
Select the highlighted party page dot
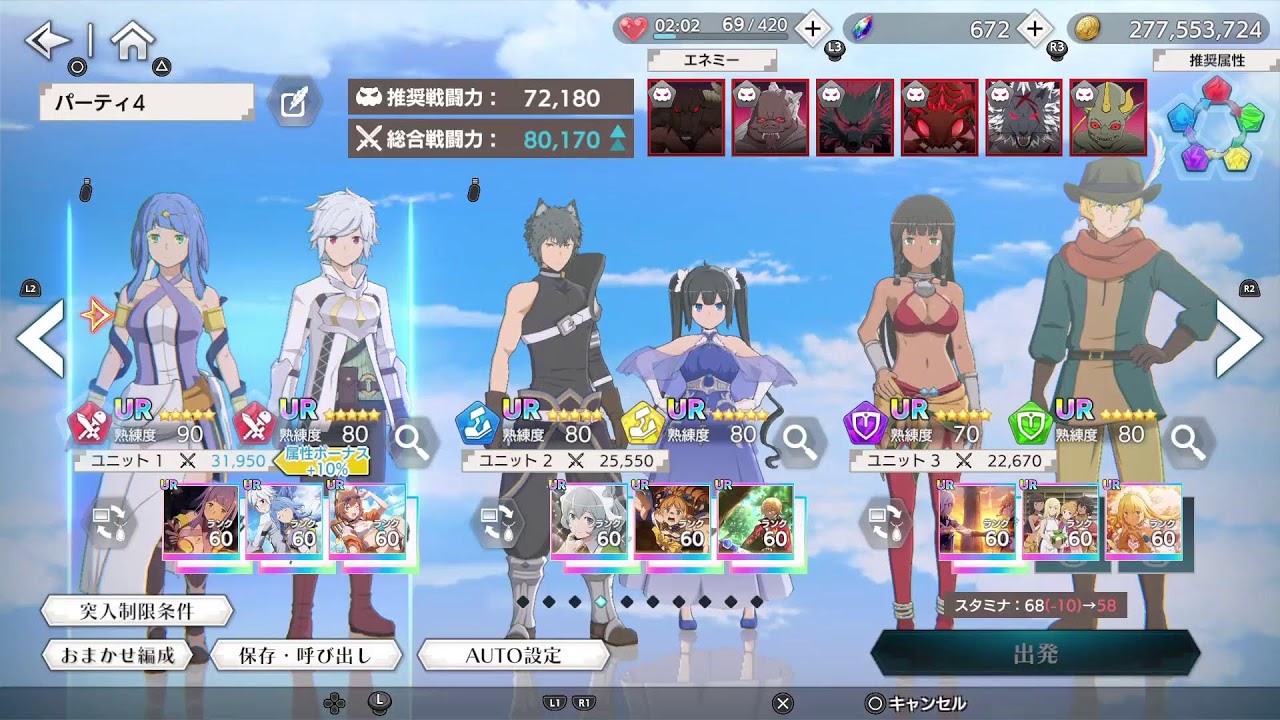[600, 603]
